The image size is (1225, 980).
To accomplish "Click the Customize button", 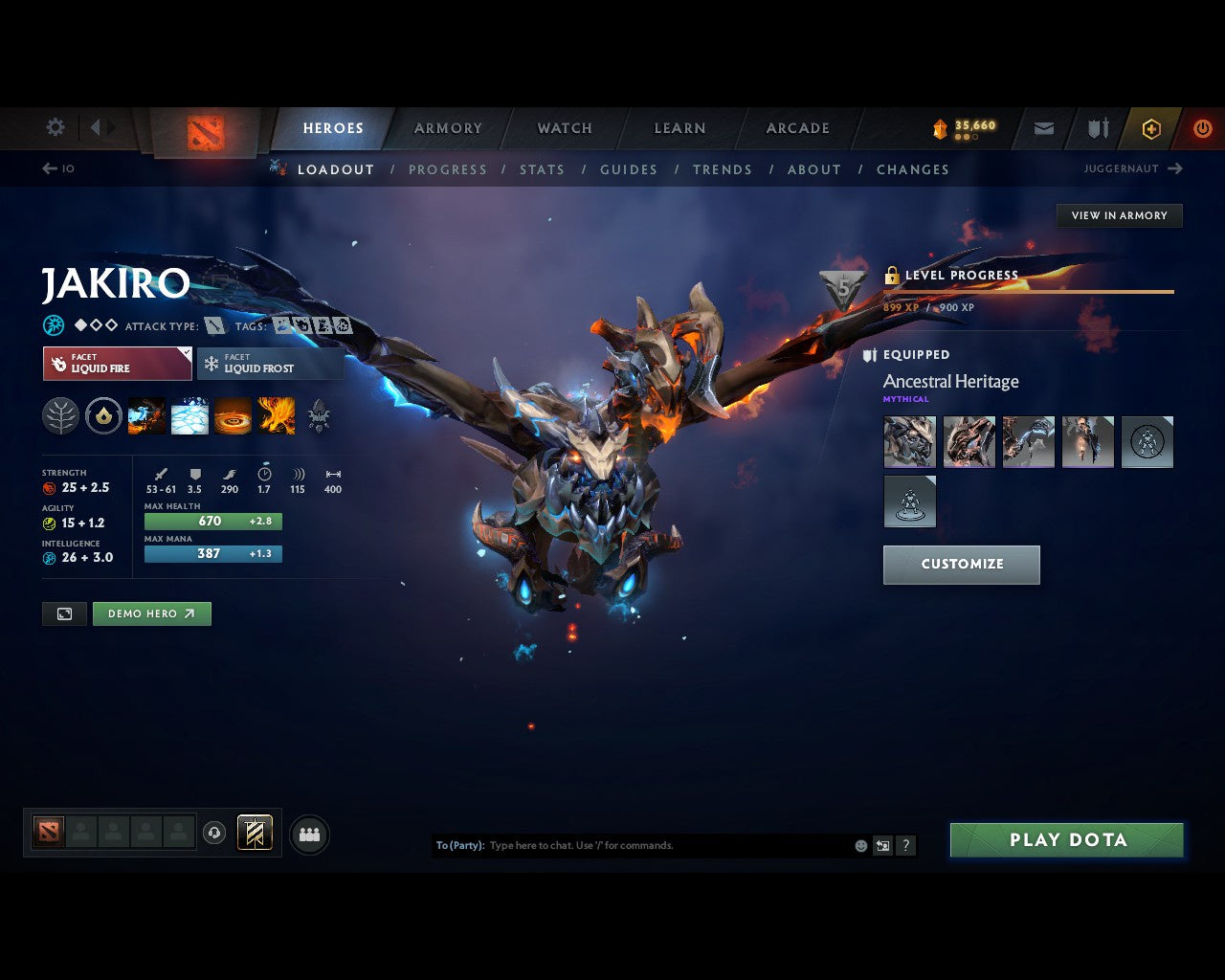I will click(x=961, y=565).
